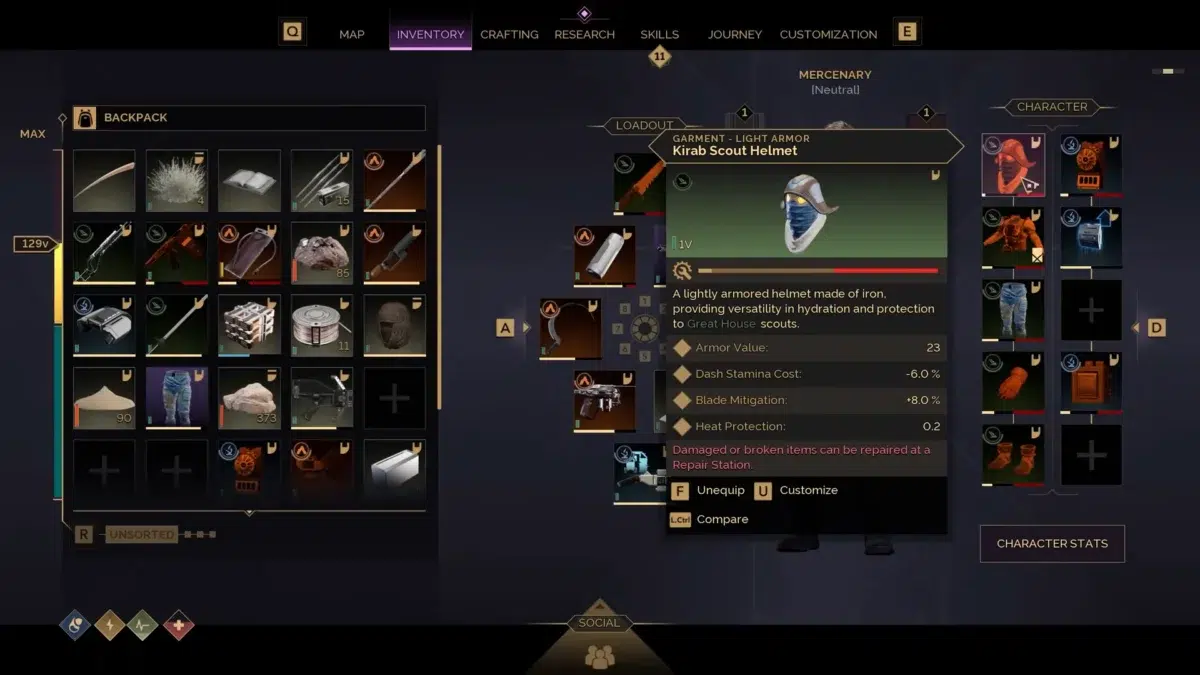This screenshot has height=675, width=1200.
Task: Switch to the Crafting tab
Action: [x=509, y=34]
